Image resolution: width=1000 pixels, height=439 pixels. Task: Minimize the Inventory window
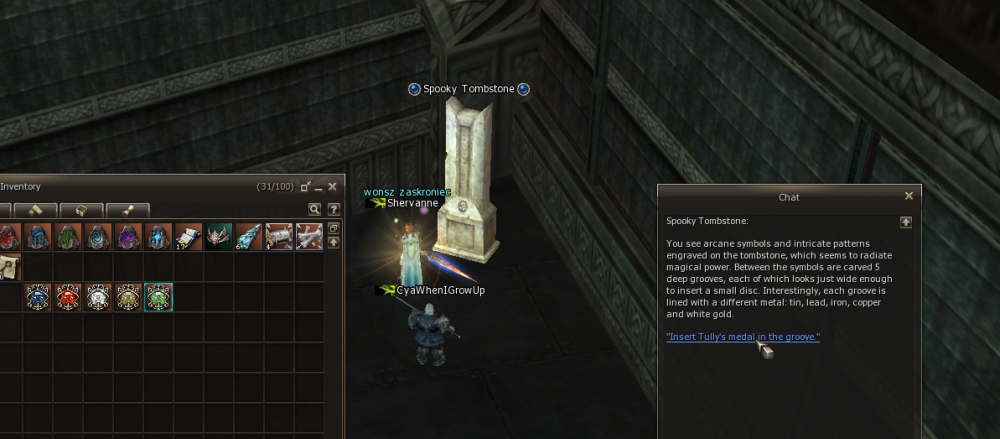[x=319, y=186]
